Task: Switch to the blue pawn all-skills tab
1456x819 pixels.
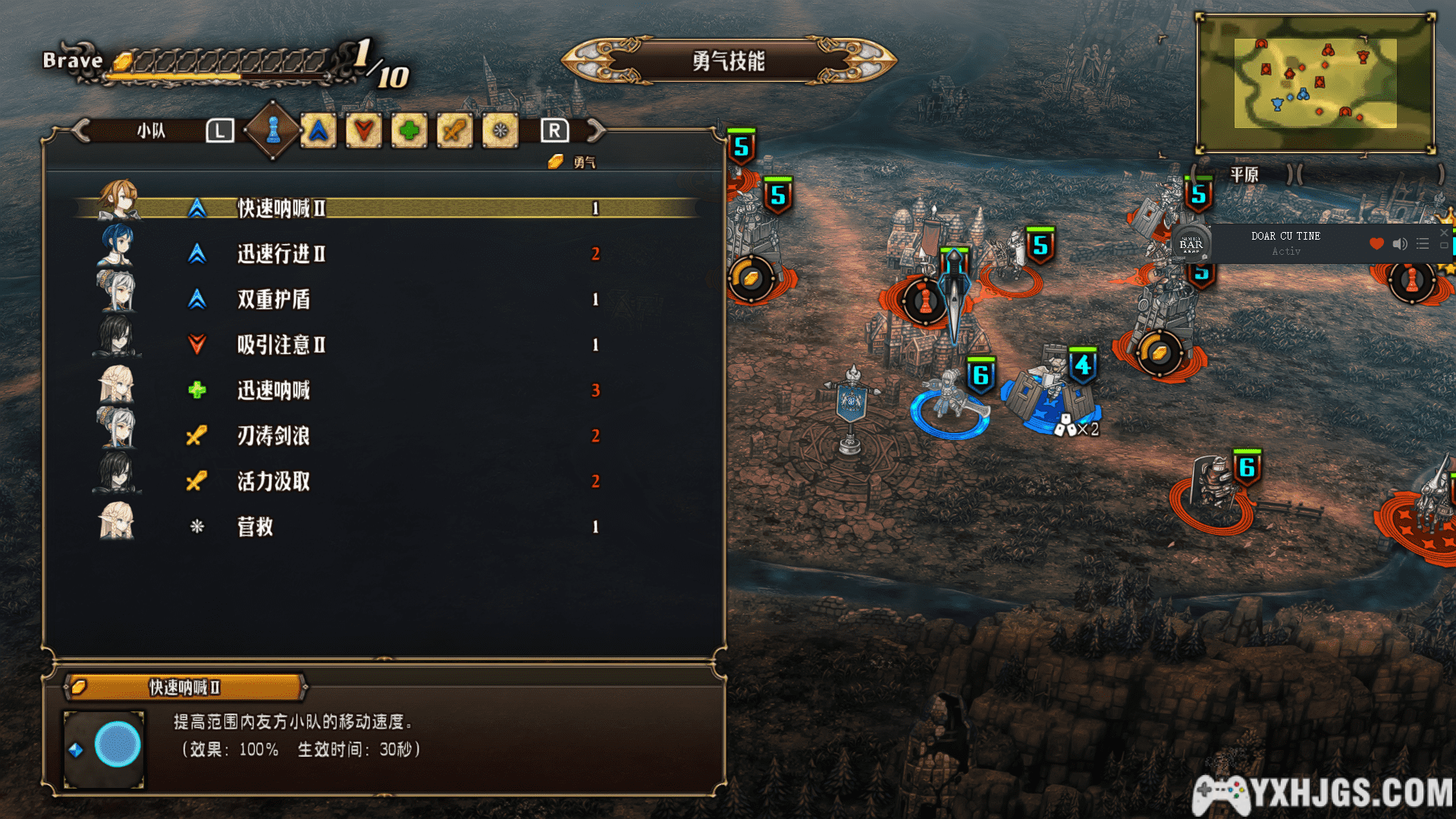Action: tap(273, 130)
